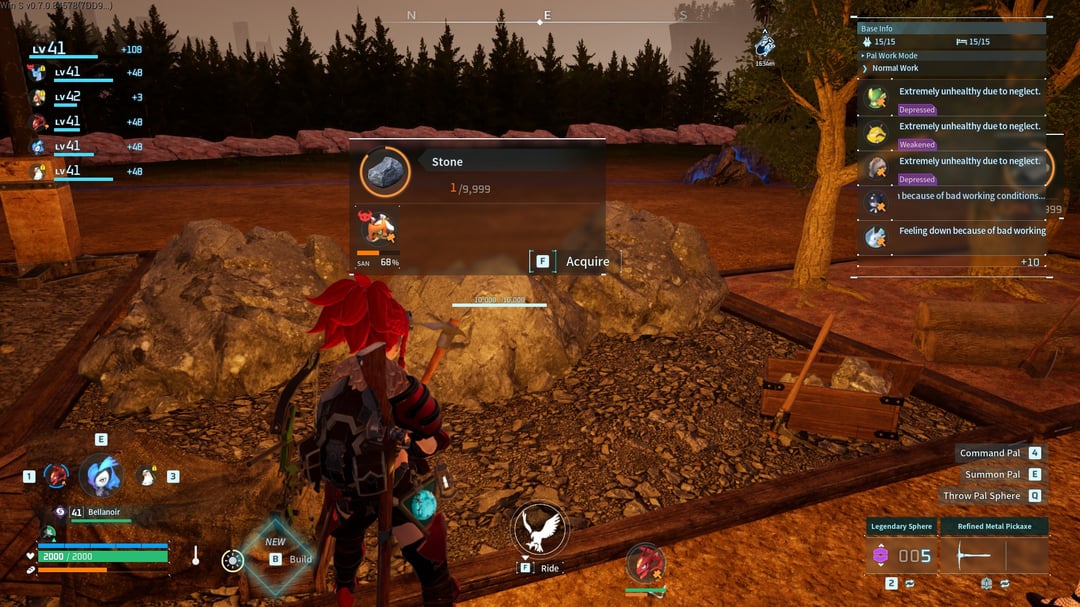This screenshot has width=1080, height=607.
Task: Select the Level 42 pal in party list
Action: [x=39, y=97]
